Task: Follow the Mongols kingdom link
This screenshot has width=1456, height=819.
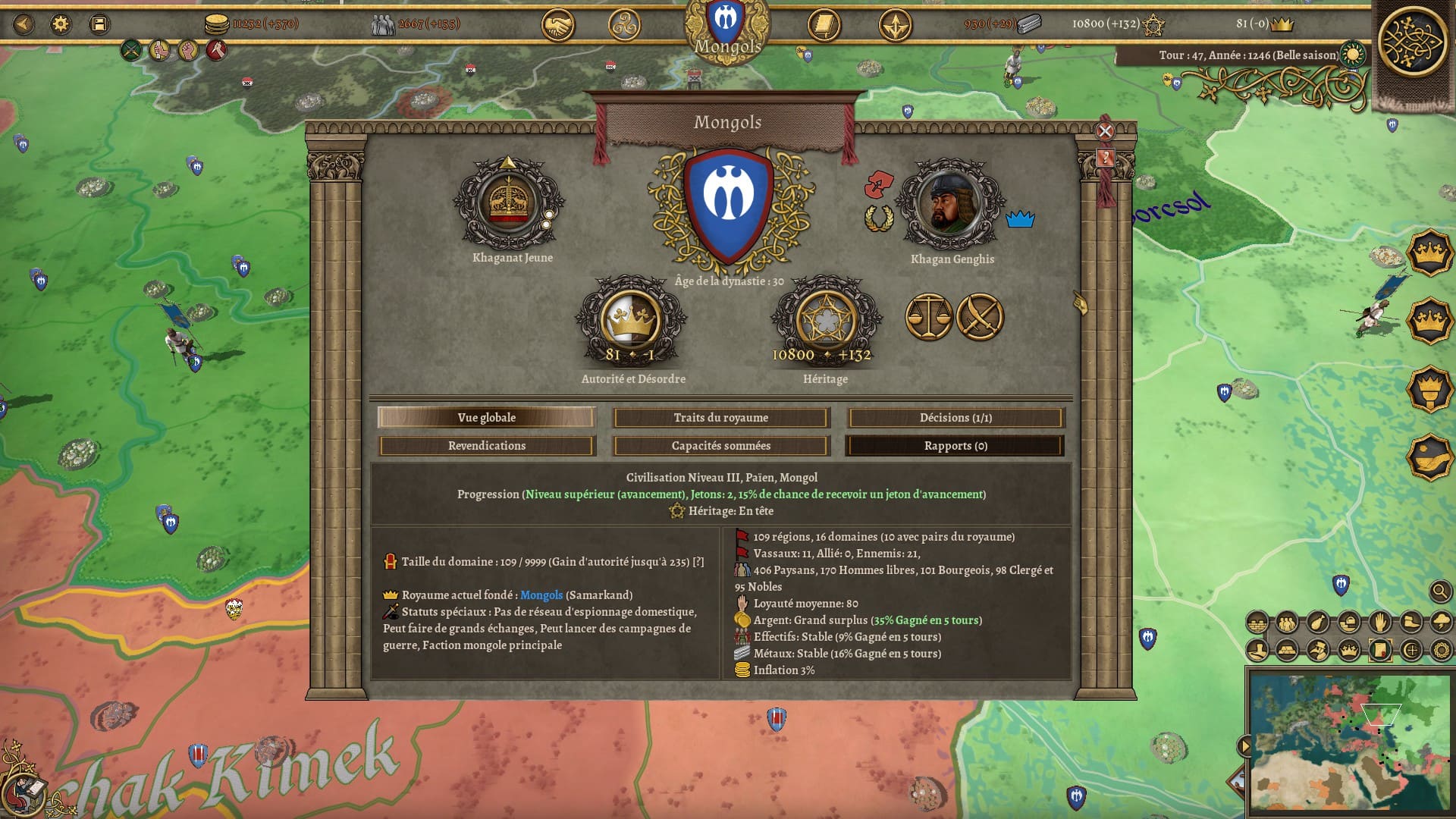Action: (541, 595)
